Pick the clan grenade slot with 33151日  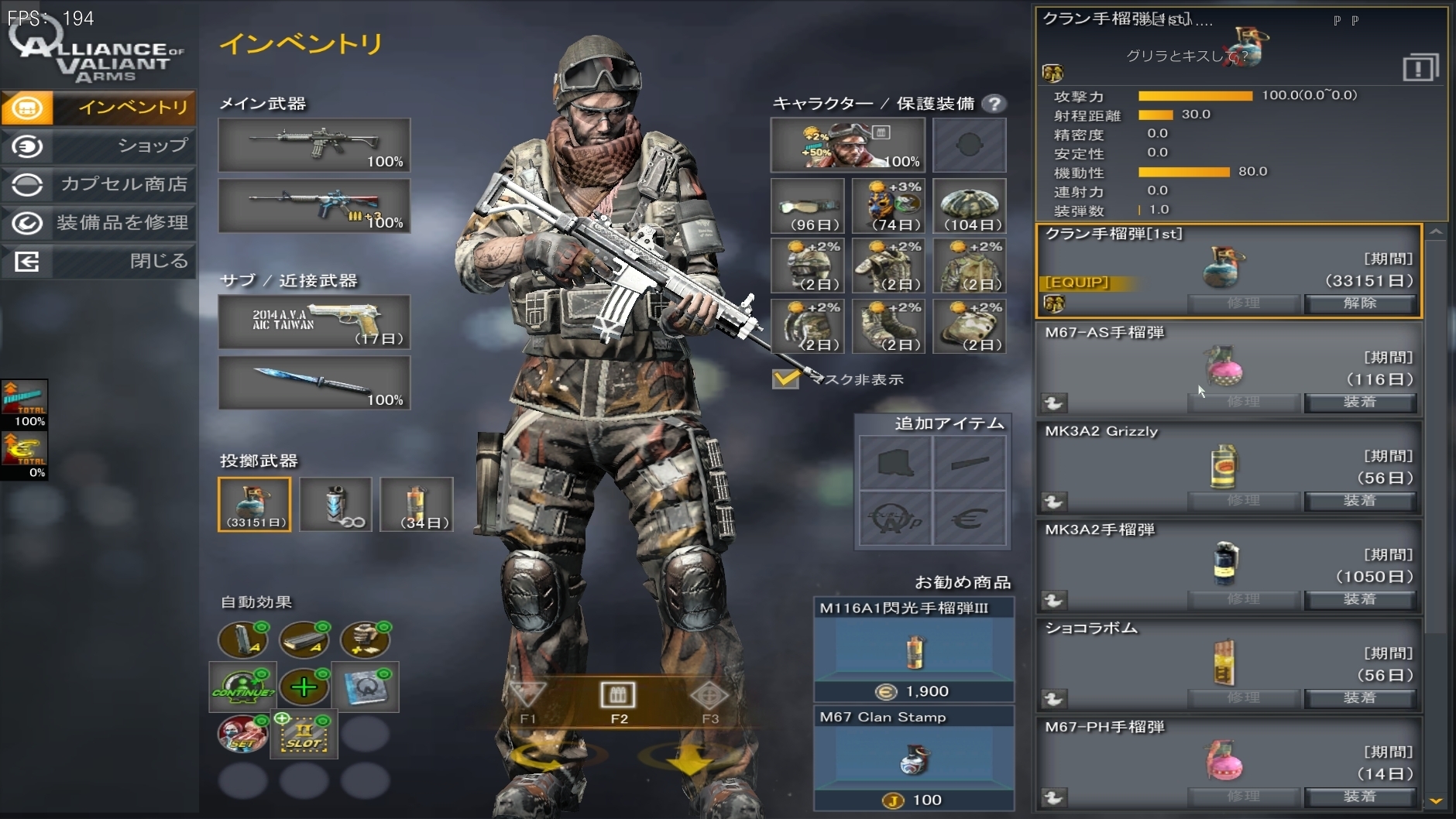[x=255, y=504]
